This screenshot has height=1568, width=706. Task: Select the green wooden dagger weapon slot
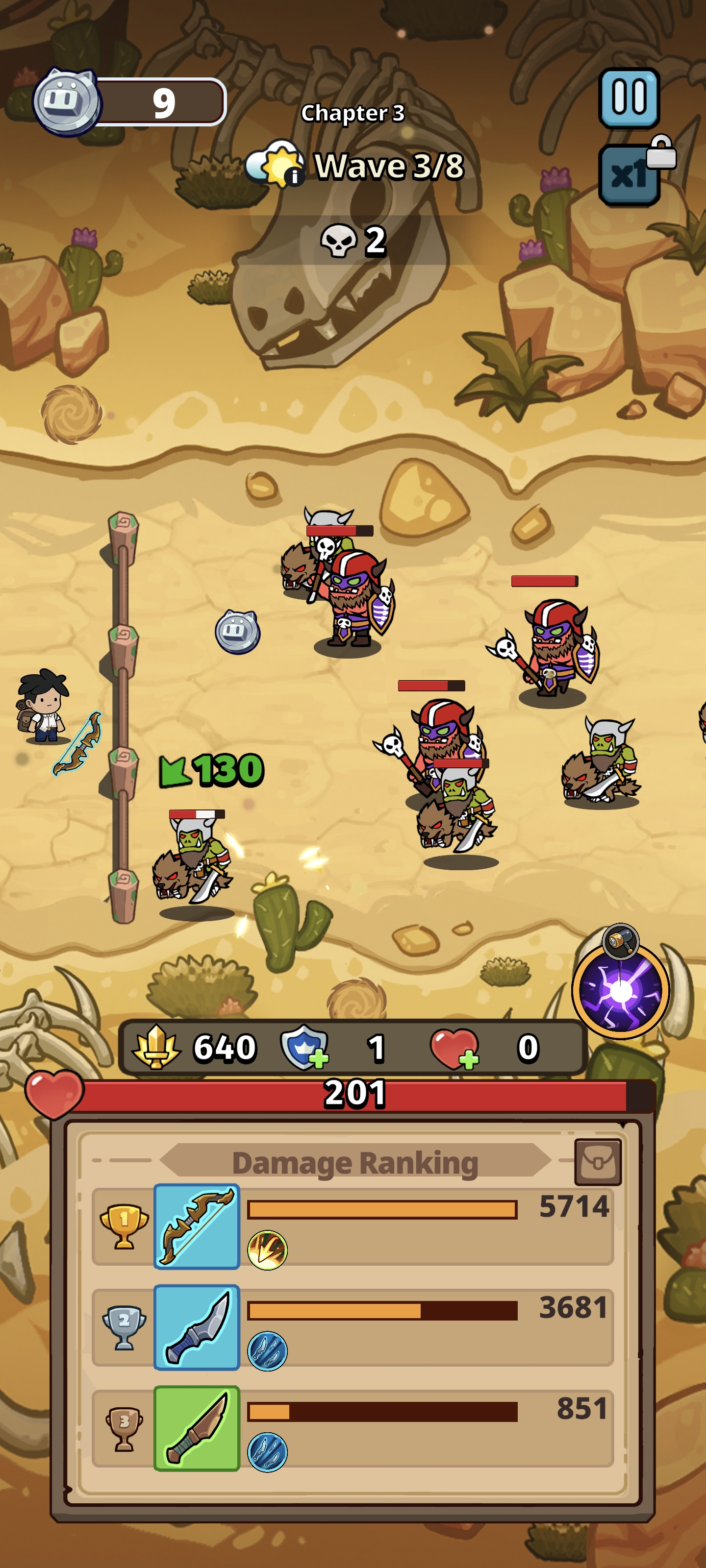[x=197, y=1428]
